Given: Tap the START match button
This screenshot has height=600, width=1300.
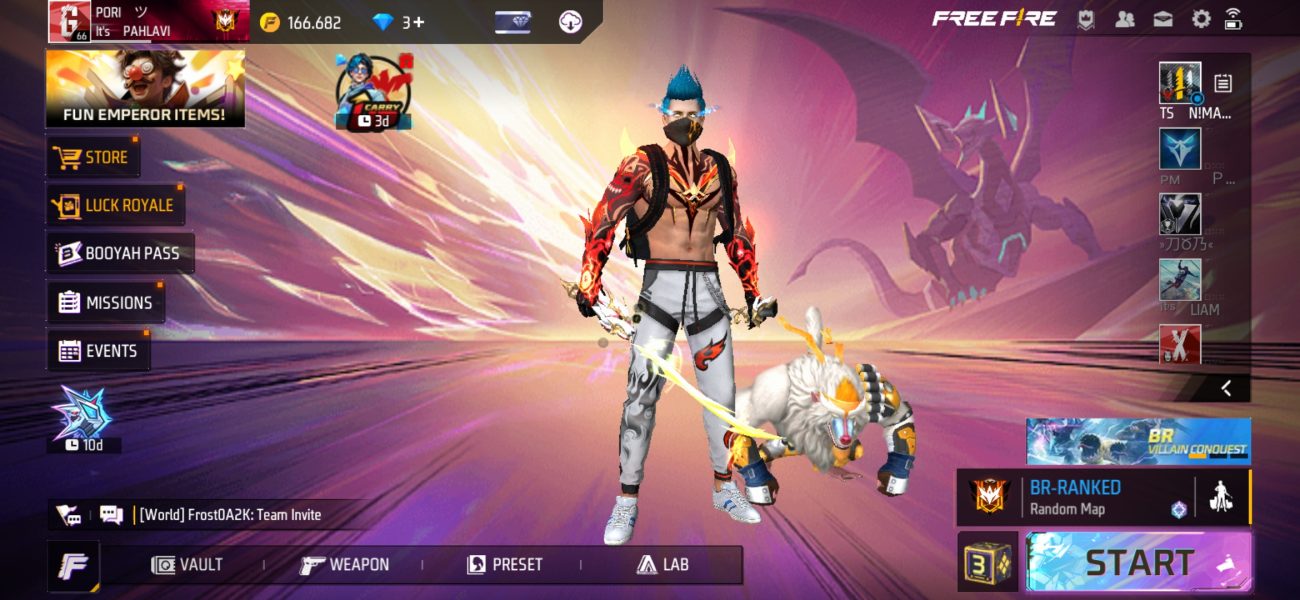Looking at the screenshot, I should 1138,562.
